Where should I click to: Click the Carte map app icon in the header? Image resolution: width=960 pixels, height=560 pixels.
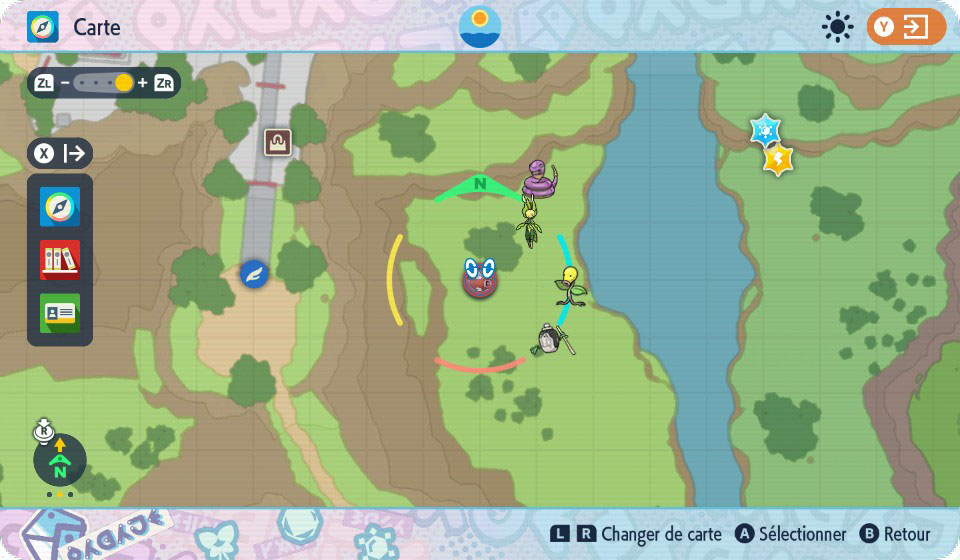tap(43, 27)
